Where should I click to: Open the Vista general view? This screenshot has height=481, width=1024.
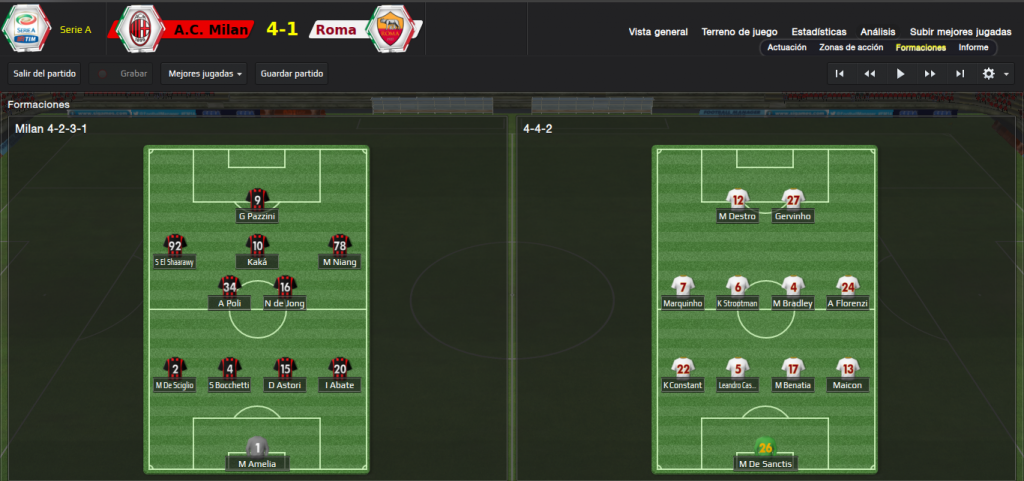click(x=658, y=32)
